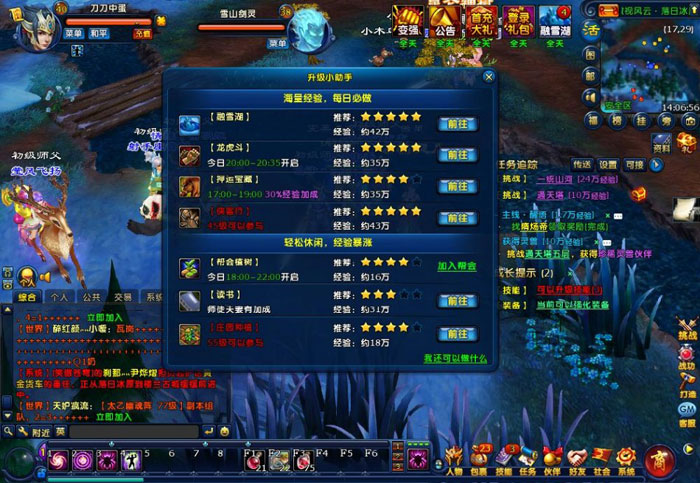Viewport: 700px width, 483px height.
Task: Open the 变强 get stronger icon
Action: [x=407, y=21]
